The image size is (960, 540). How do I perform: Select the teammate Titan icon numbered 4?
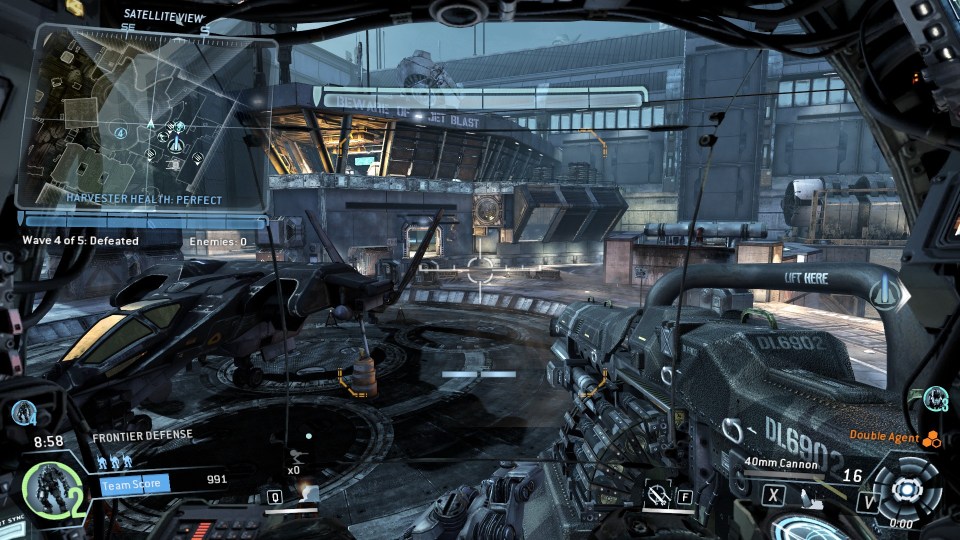pos(25,411)
